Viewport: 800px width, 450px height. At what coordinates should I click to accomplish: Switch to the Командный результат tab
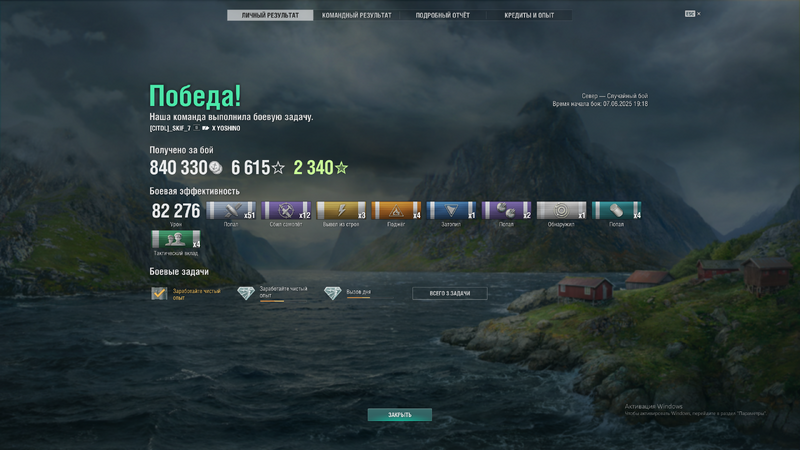point(357,16)
